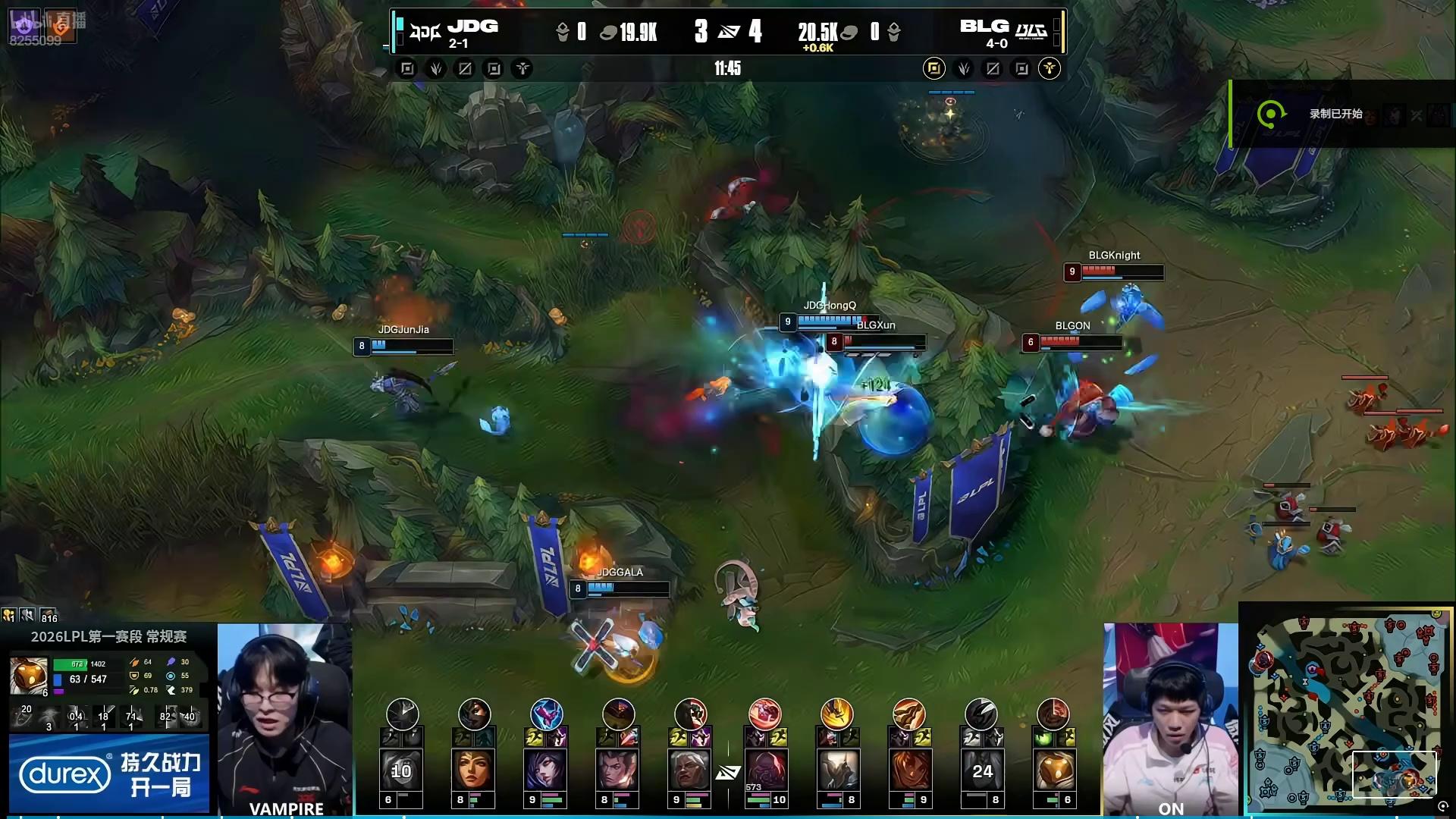Pick the purple-haired level 9 champion portrait
This screenshot has width=1456, height=819.
coord(546,771)
